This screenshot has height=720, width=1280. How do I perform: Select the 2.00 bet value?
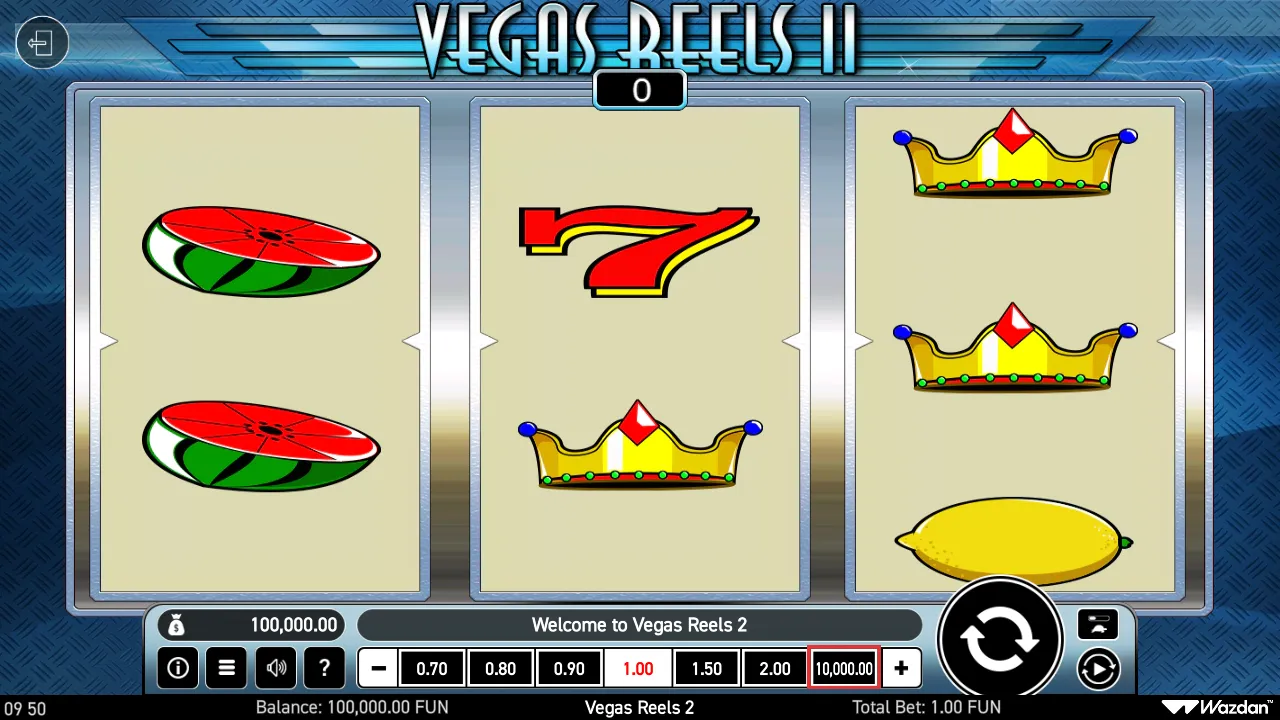click(774, 668)
